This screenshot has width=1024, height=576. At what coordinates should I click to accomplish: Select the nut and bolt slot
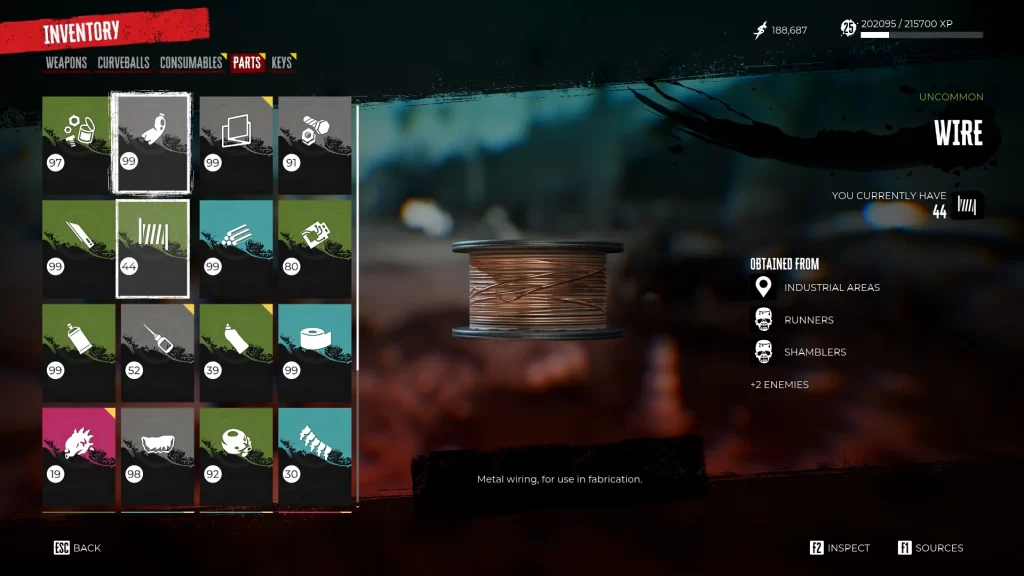click(x=314, y=144)
